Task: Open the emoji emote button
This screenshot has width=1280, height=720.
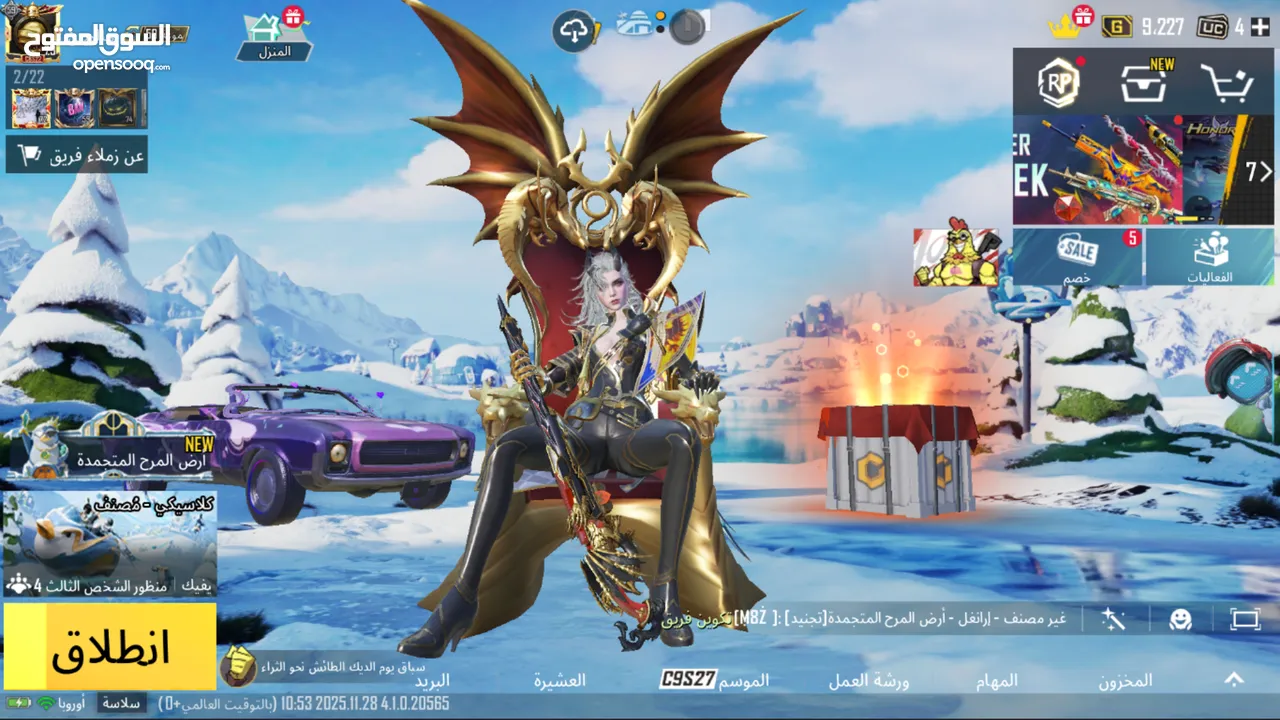Action: click(x=1180, y=619)
